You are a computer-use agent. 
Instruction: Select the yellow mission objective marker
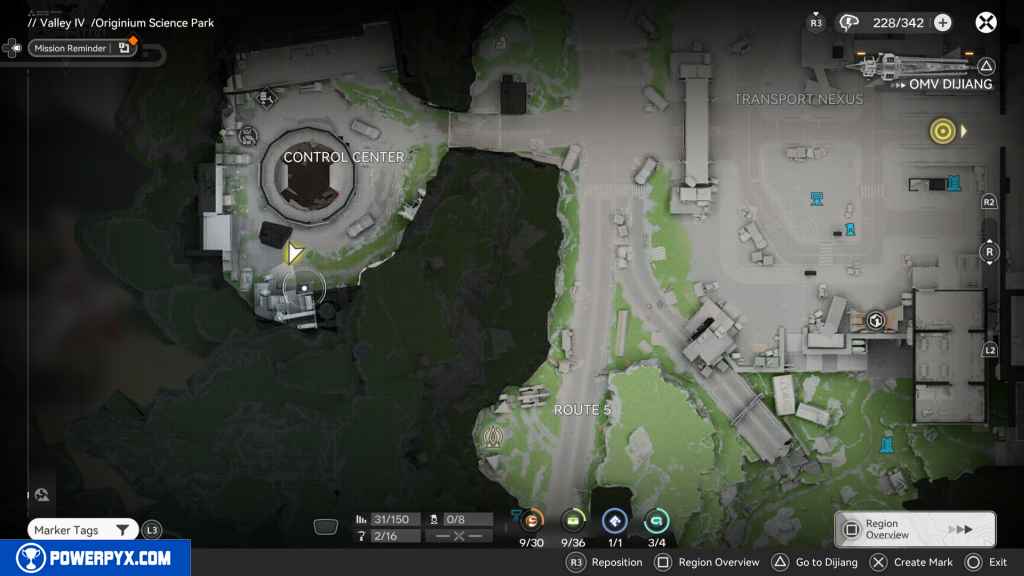pyautogui.click(x=941, y=130)
